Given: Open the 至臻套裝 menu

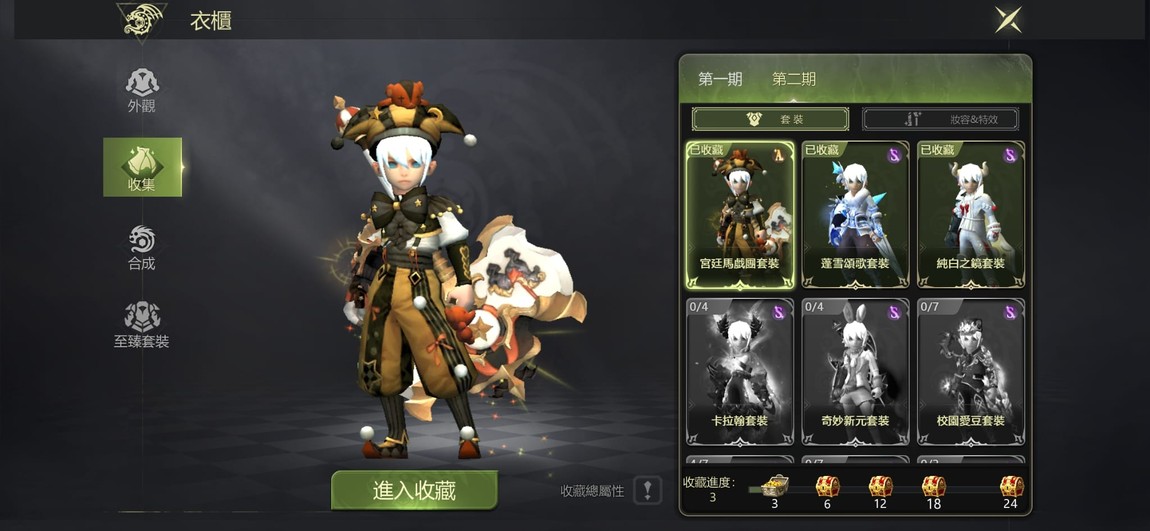Looking at the screenshot, I should tap(142, 324).
